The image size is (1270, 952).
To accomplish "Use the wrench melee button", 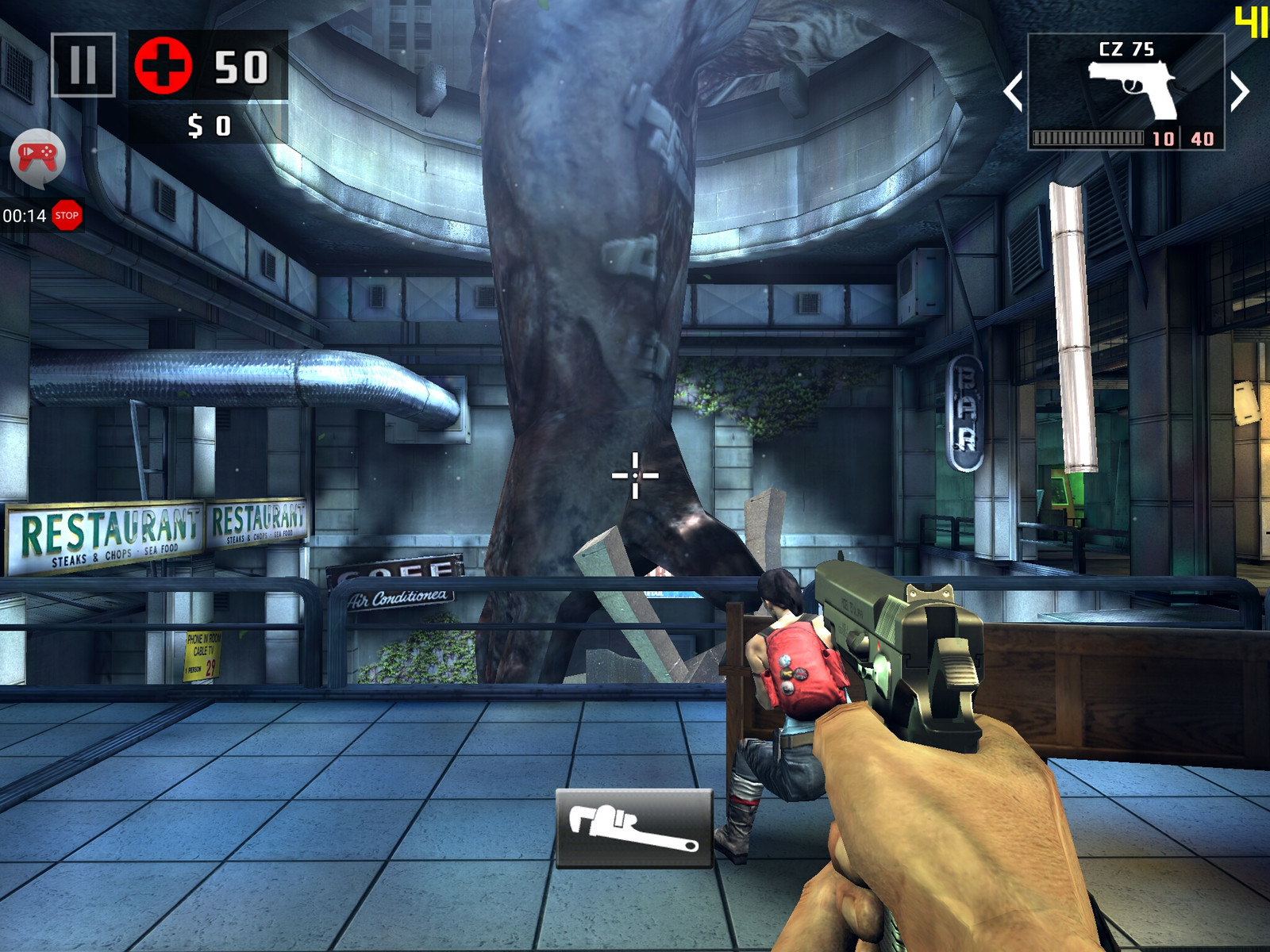I will [634, 827].
